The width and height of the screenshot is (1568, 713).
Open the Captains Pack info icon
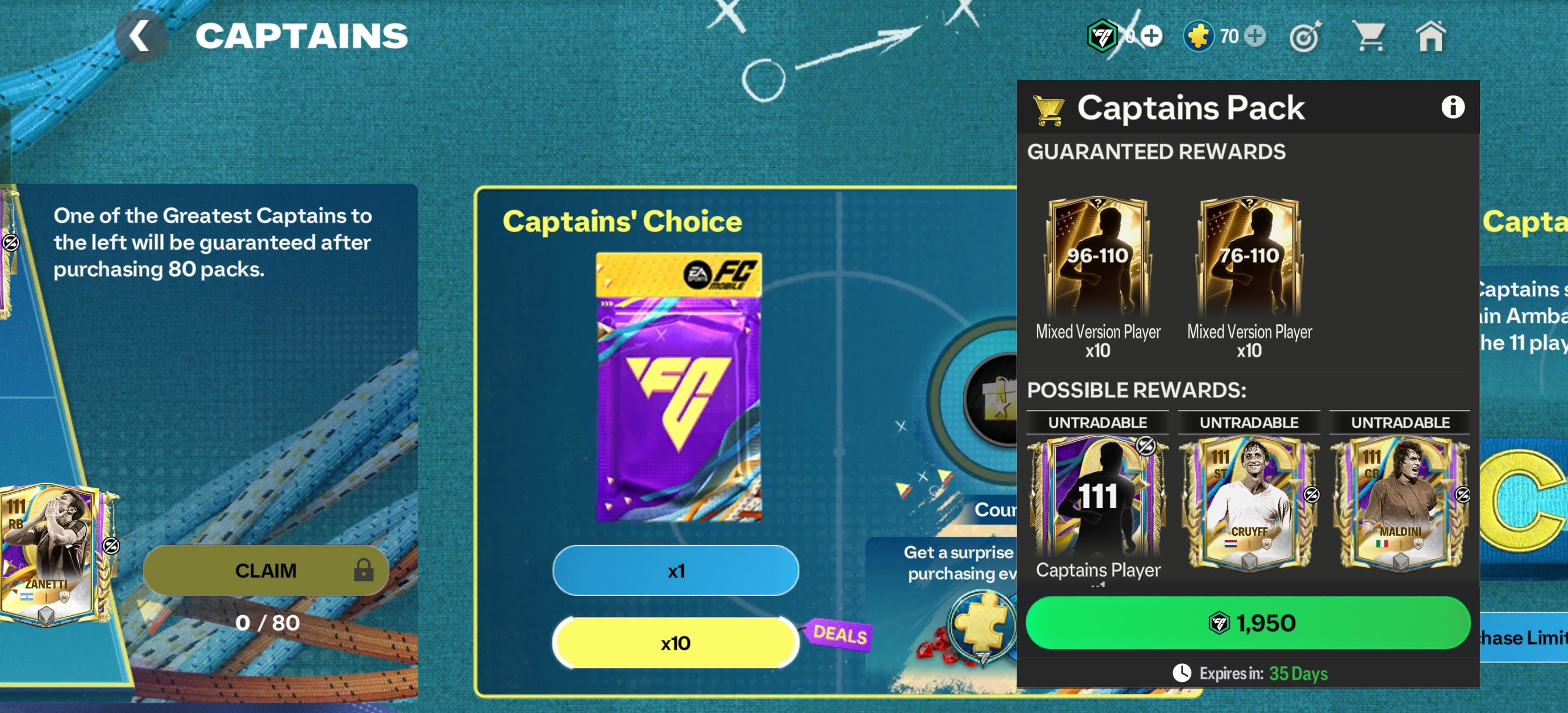tap(1452, 107)
